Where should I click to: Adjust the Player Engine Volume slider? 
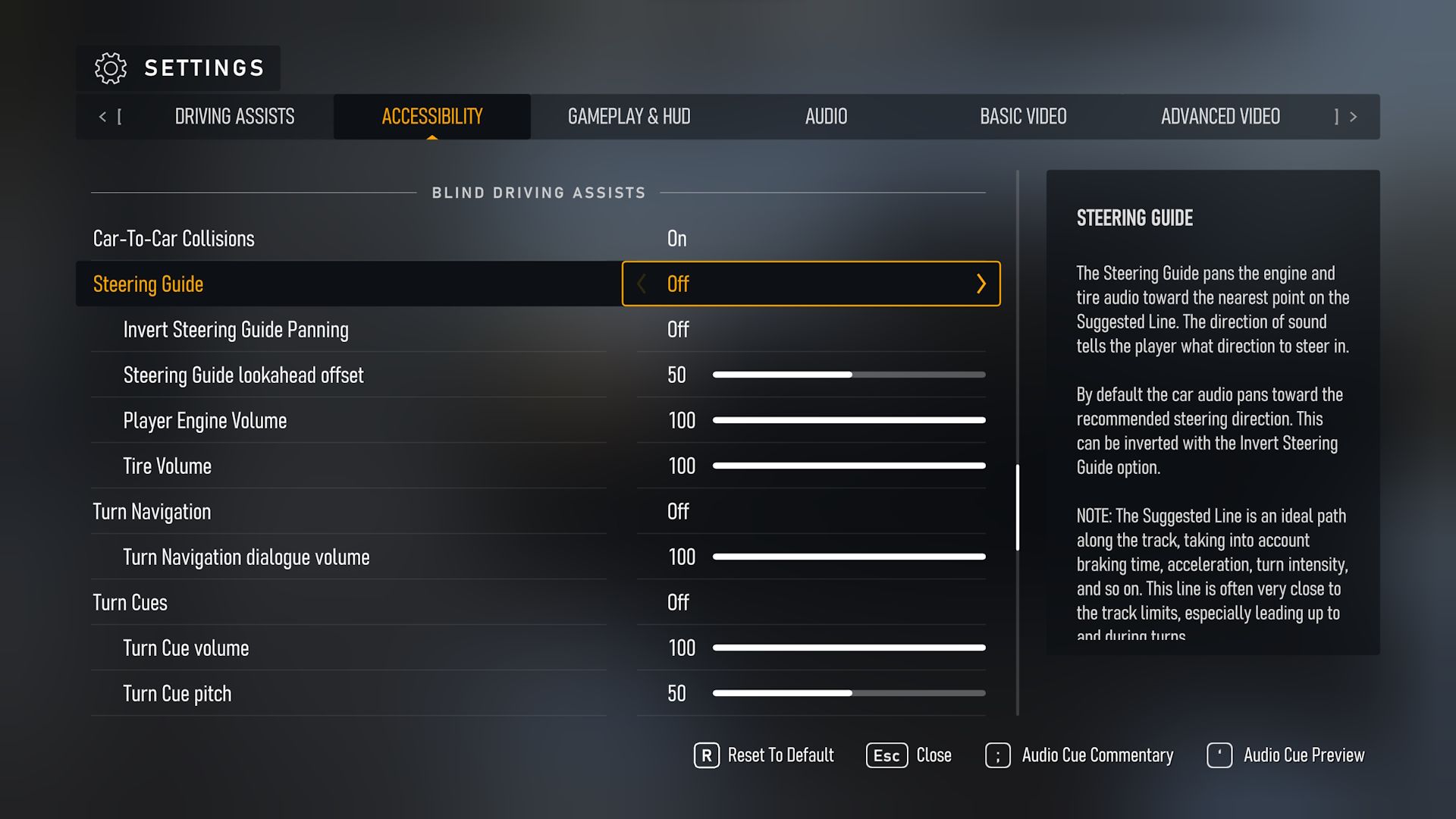pyautogui.click(x=848, y=420)
